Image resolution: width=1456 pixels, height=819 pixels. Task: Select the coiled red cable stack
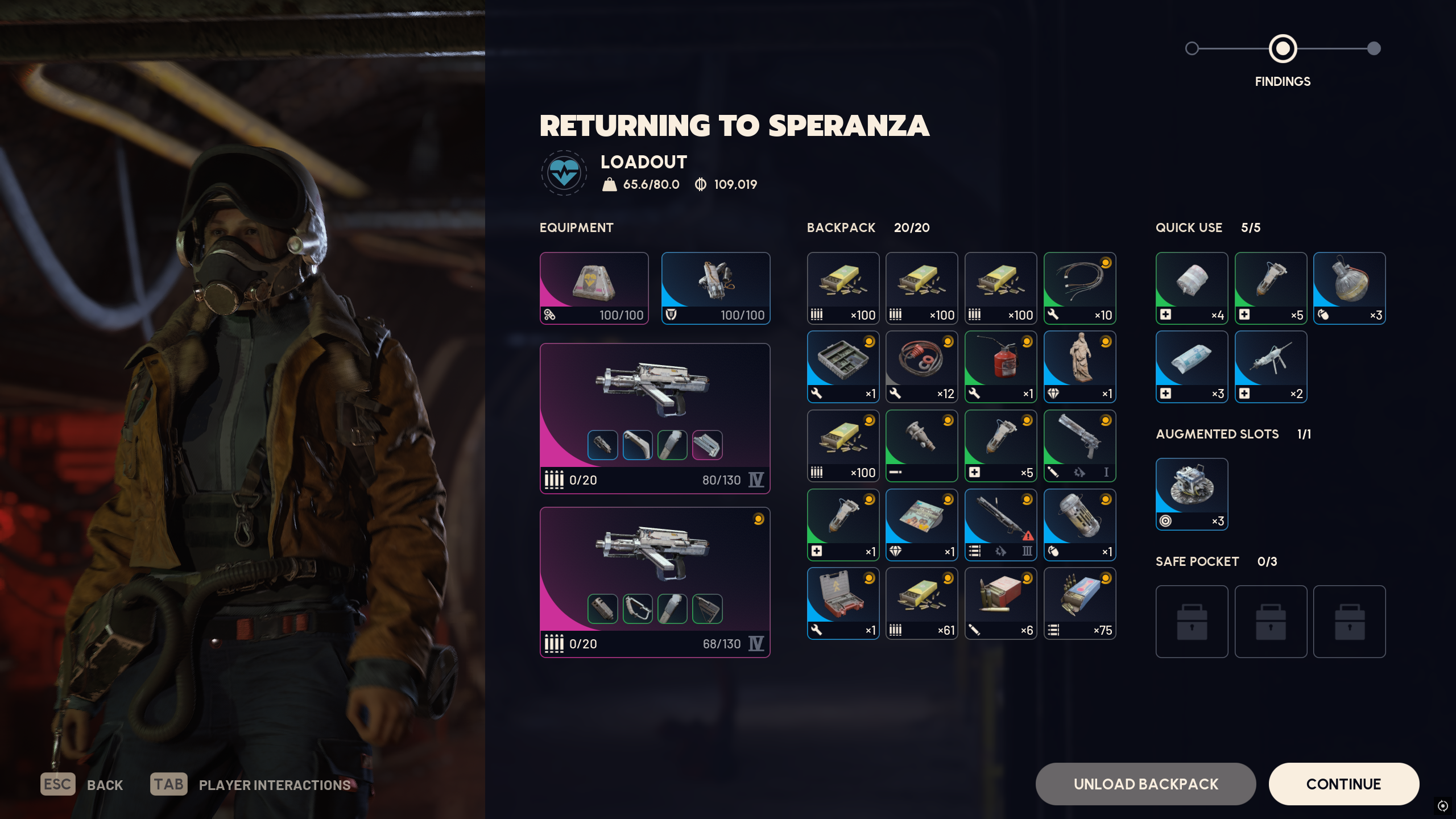(921, 367)
